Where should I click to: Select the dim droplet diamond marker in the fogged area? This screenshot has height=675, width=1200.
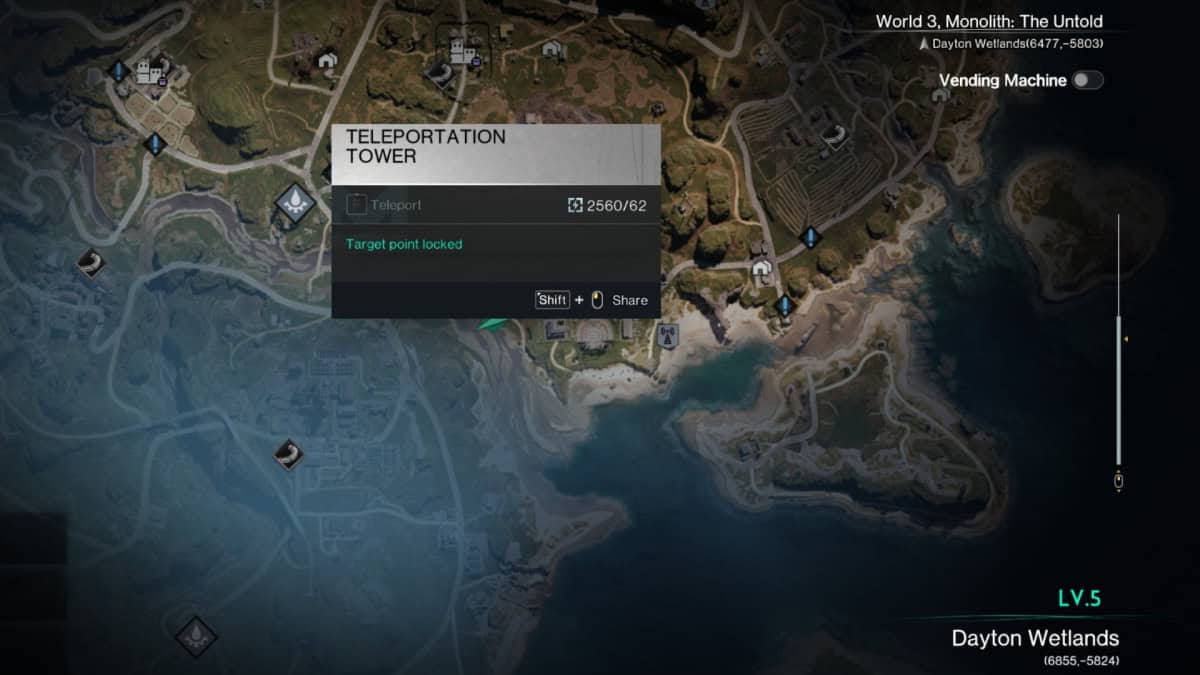pyautogui.click(x=194, y=634)
